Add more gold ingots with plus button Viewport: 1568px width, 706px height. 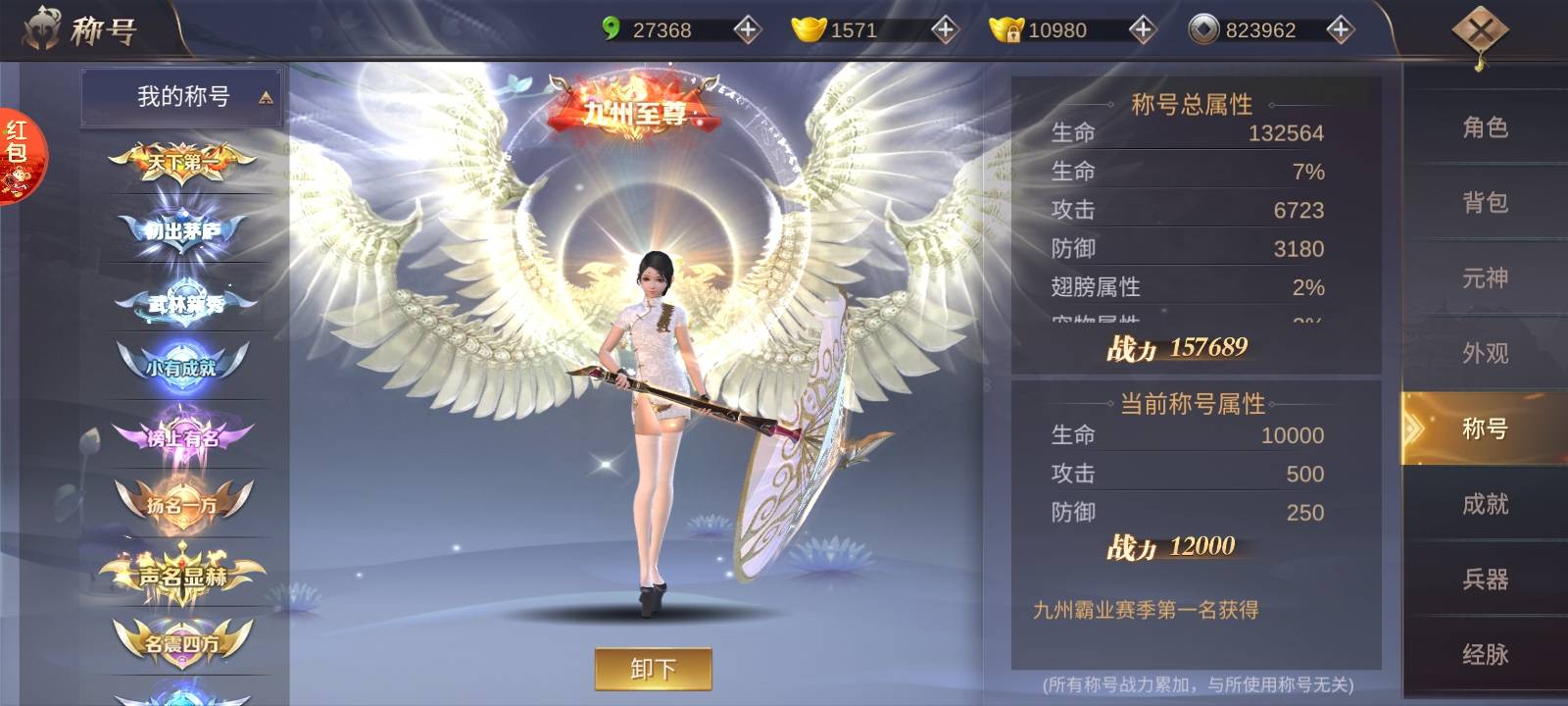coord(944,30)
